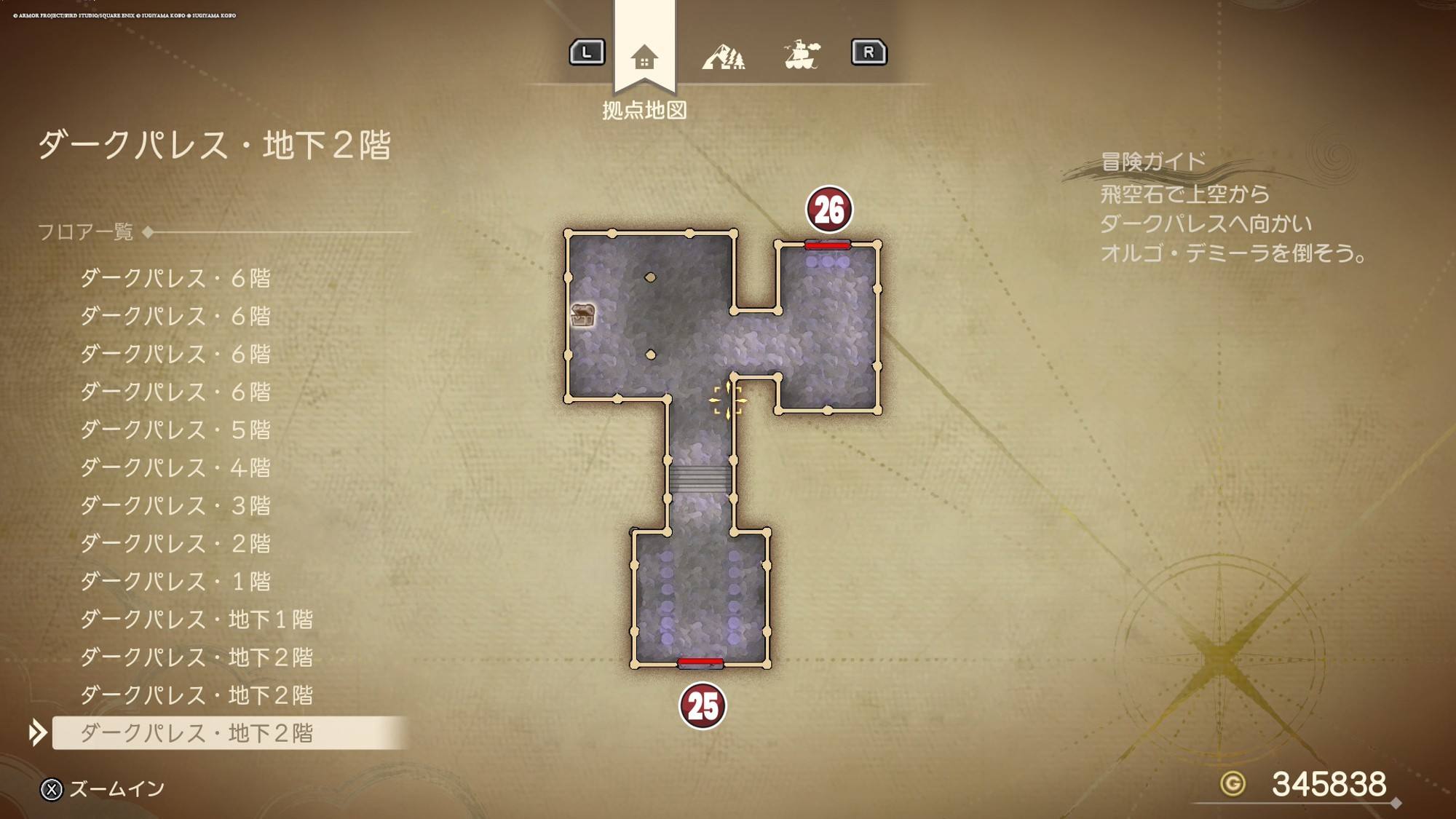The image size is (1456, 819).
Task: Select map marker number 26
Action: pos(828,210)
